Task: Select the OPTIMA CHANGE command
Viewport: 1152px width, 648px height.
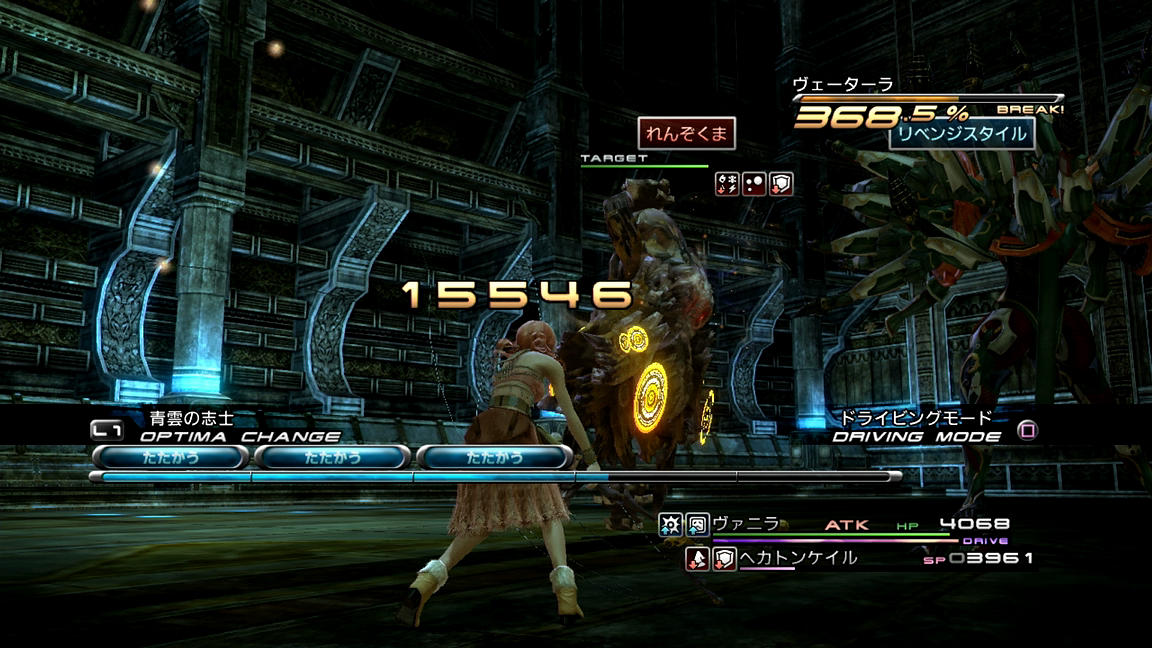Action: click(240, 436)
